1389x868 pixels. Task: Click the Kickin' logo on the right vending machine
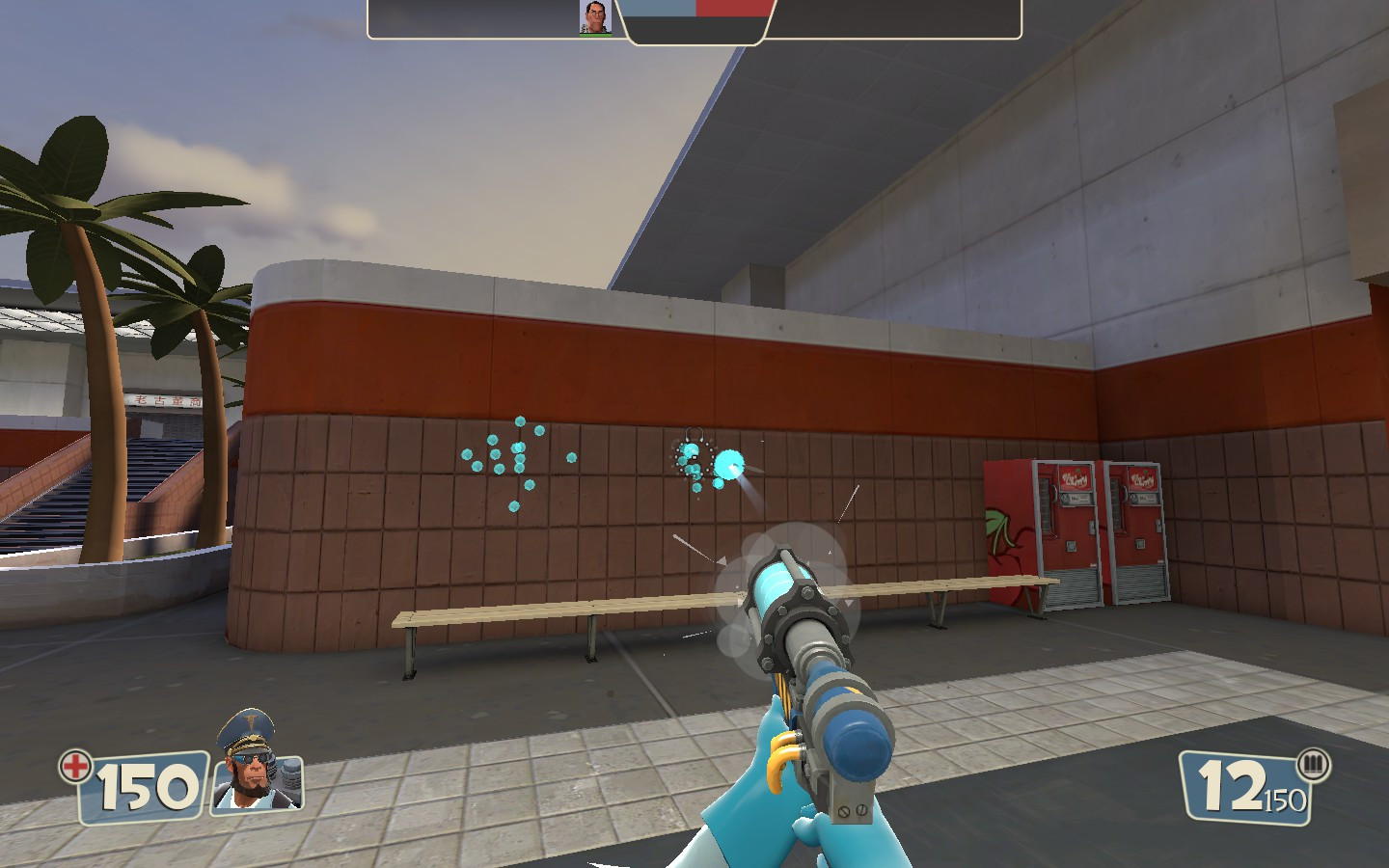click(1143, 477)
